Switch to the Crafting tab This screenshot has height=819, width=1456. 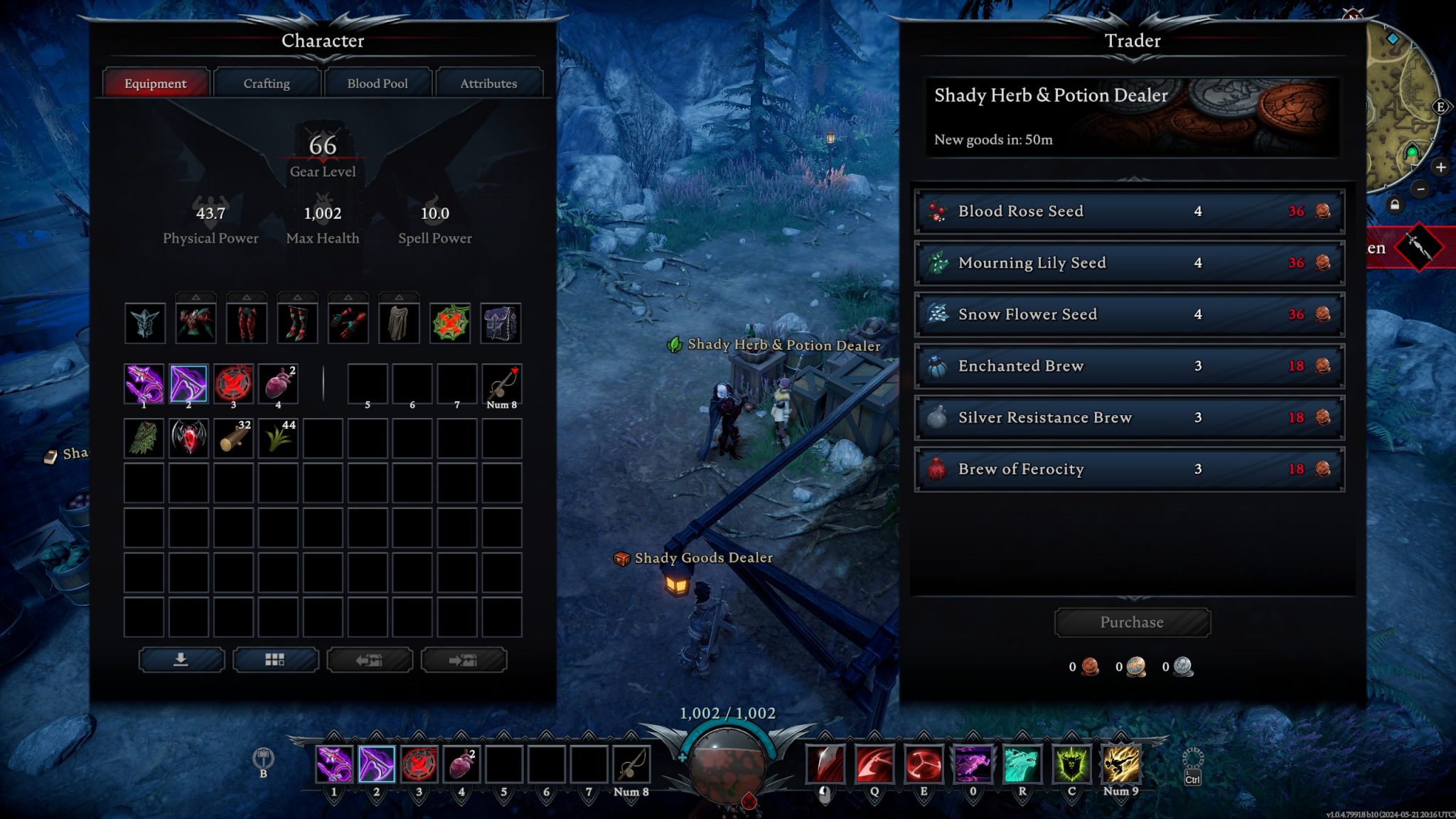coord(267,83)
